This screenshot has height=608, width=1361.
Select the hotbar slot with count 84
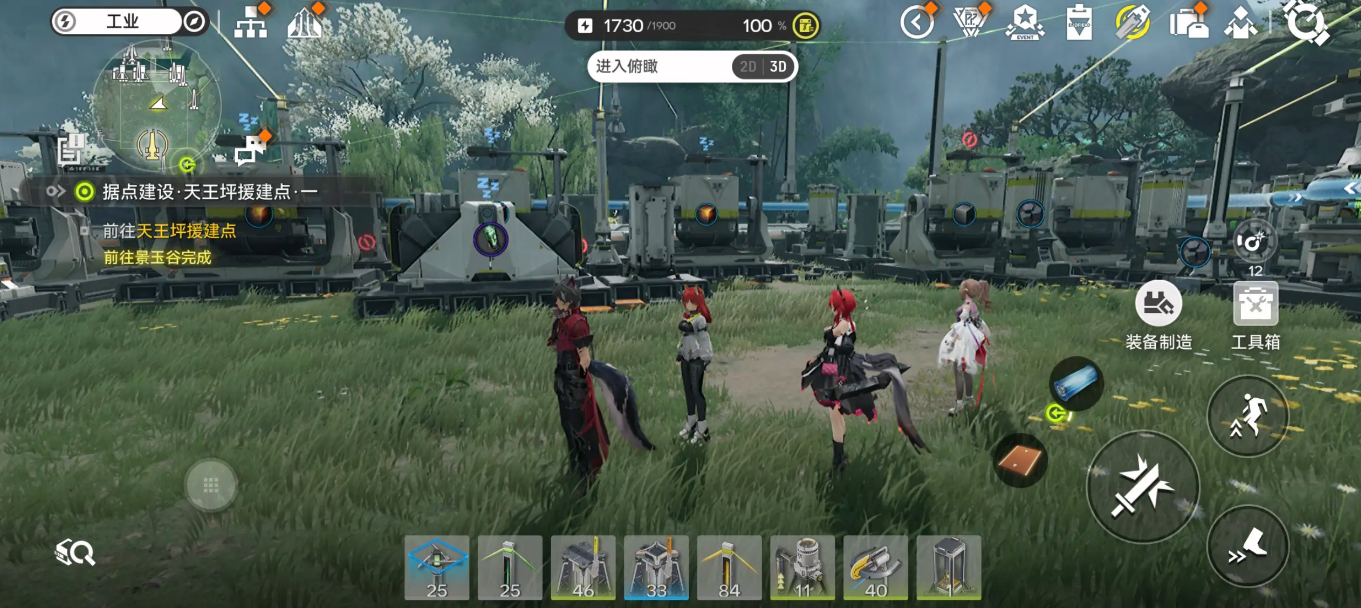coord(729,568)
